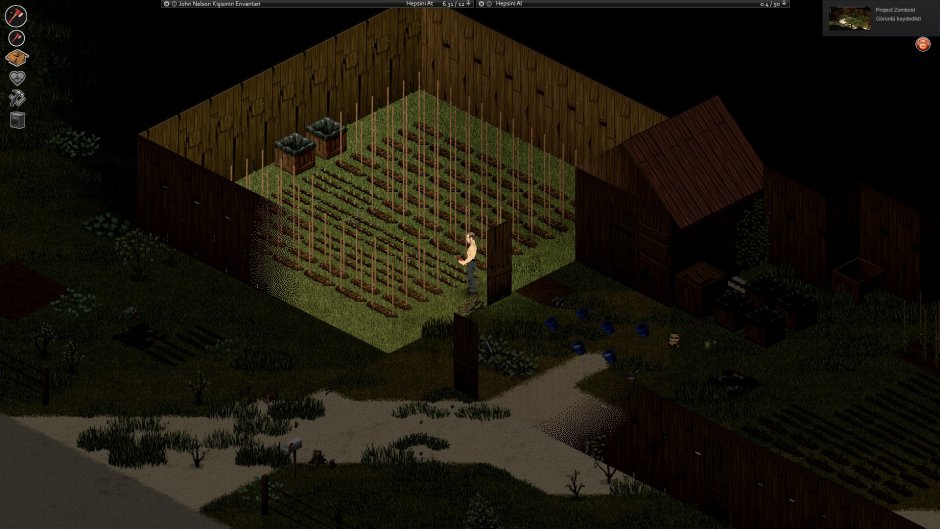Viewport: 940px width, 529px height.
Task: Click the info button on loot panel
Action: (491, 4)
